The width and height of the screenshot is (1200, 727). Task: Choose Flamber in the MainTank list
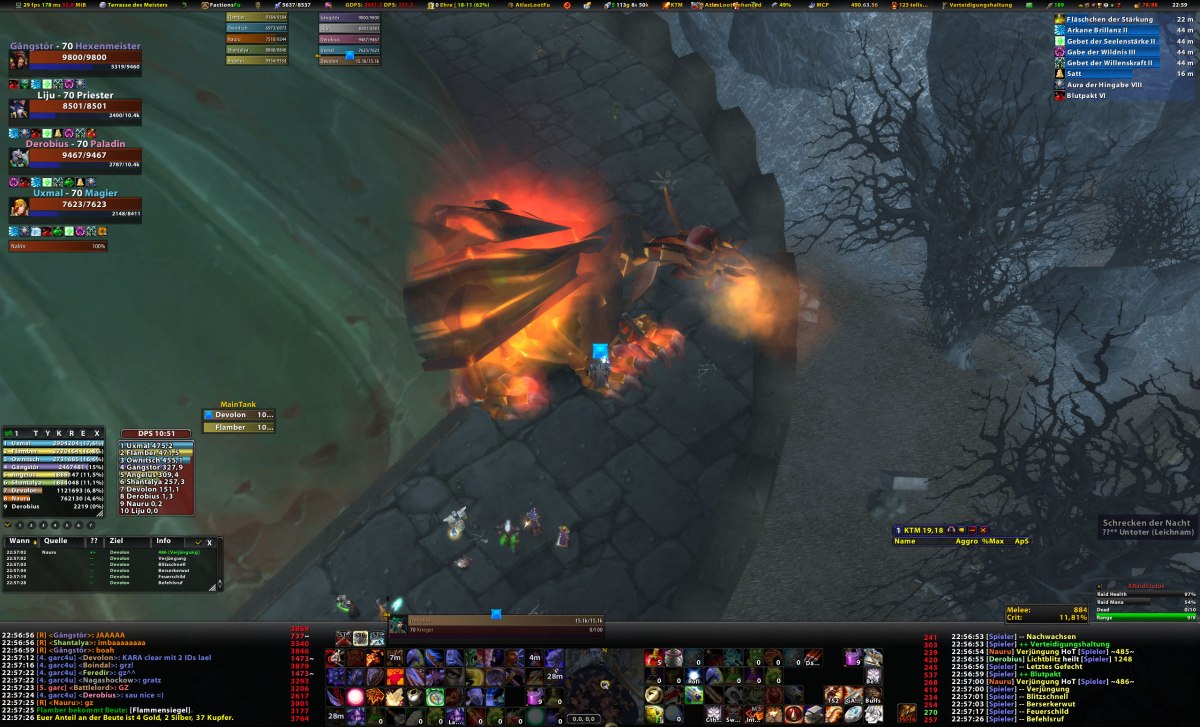coord(239,427)
